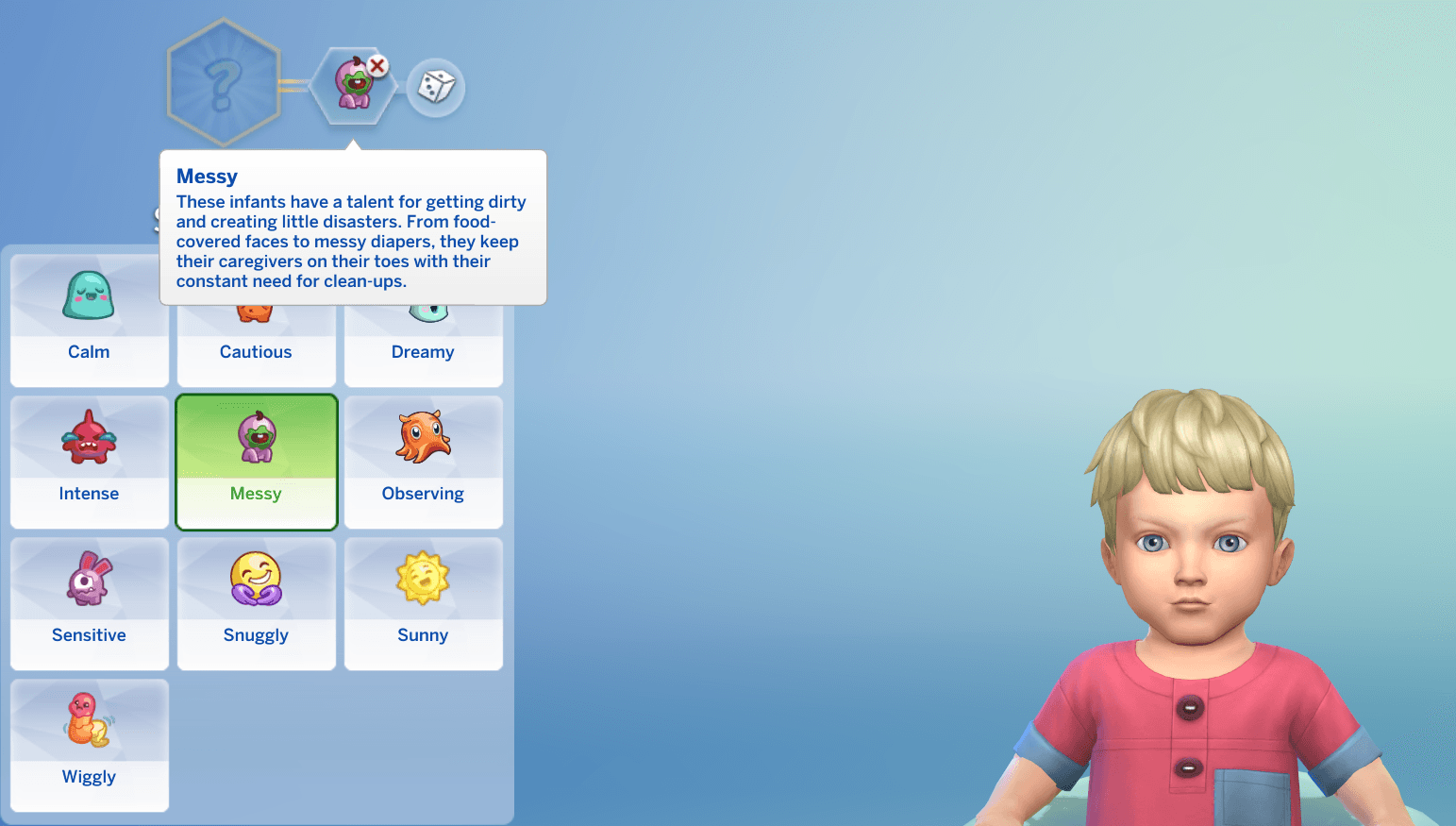
Task: Select the Intense trait icon
Action: 89,436
